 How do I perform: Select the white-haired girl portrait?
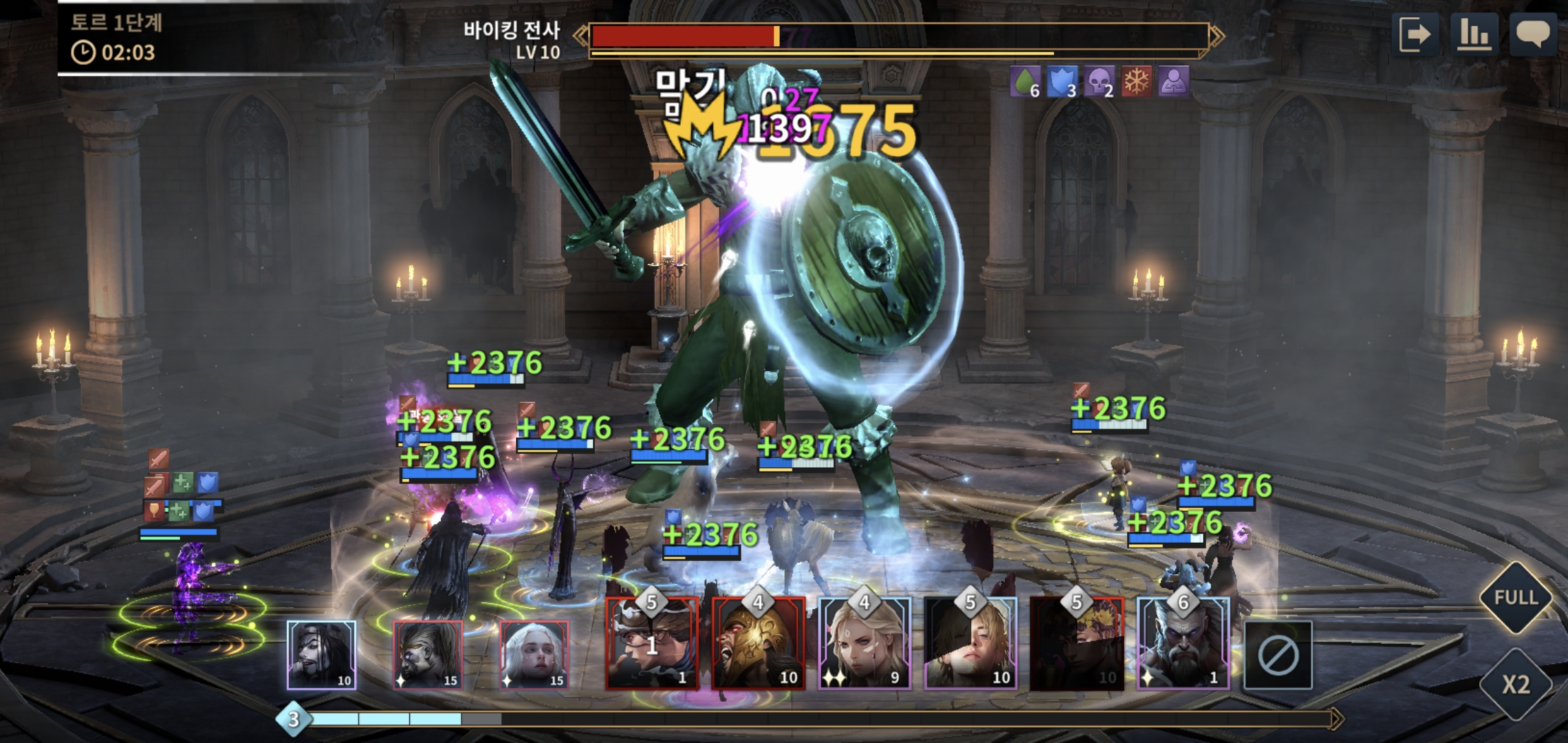click(534, 655)
